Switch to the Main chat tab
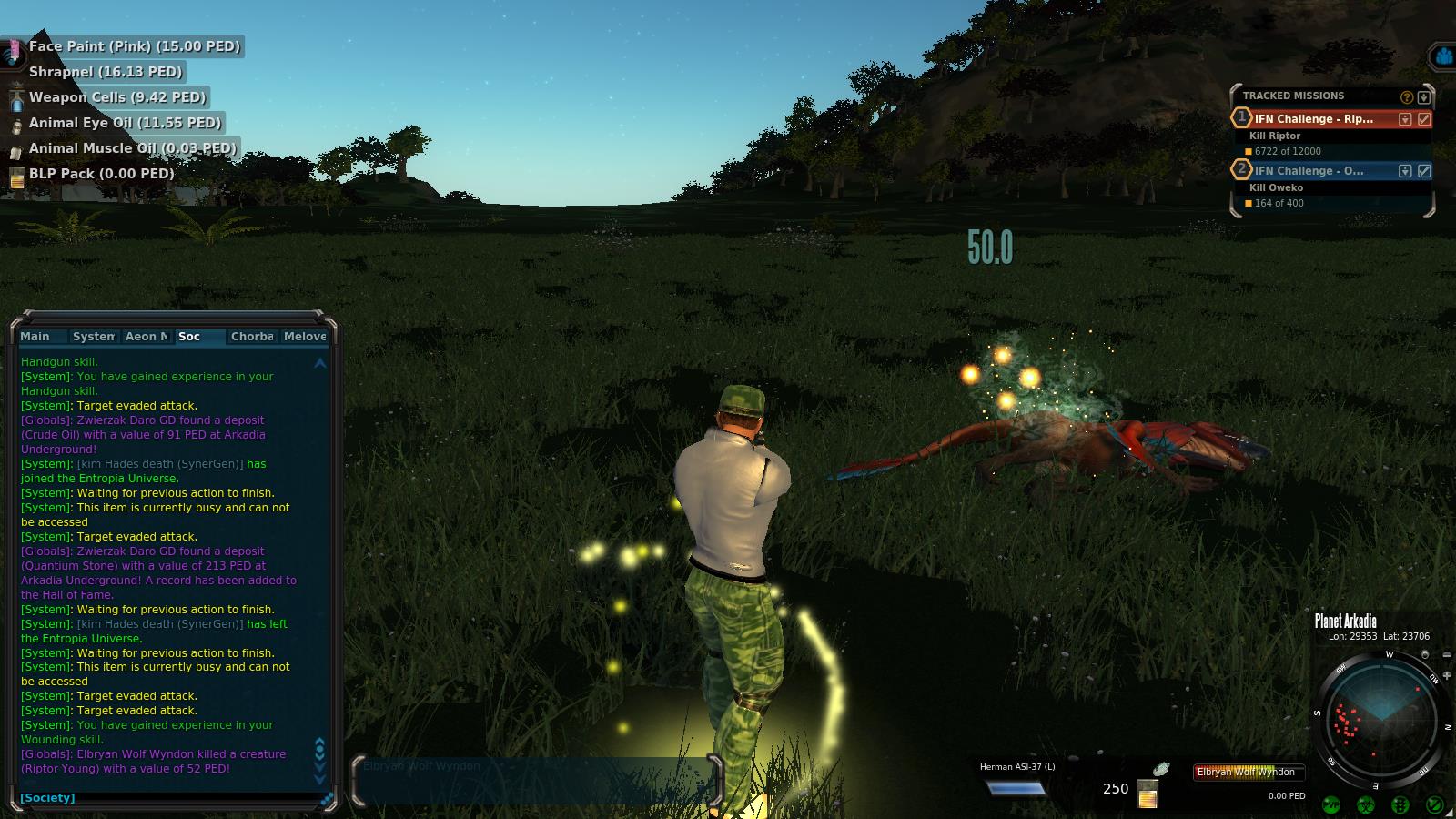The height and width of the screenshot is (819, 1456). pos(35,337)
